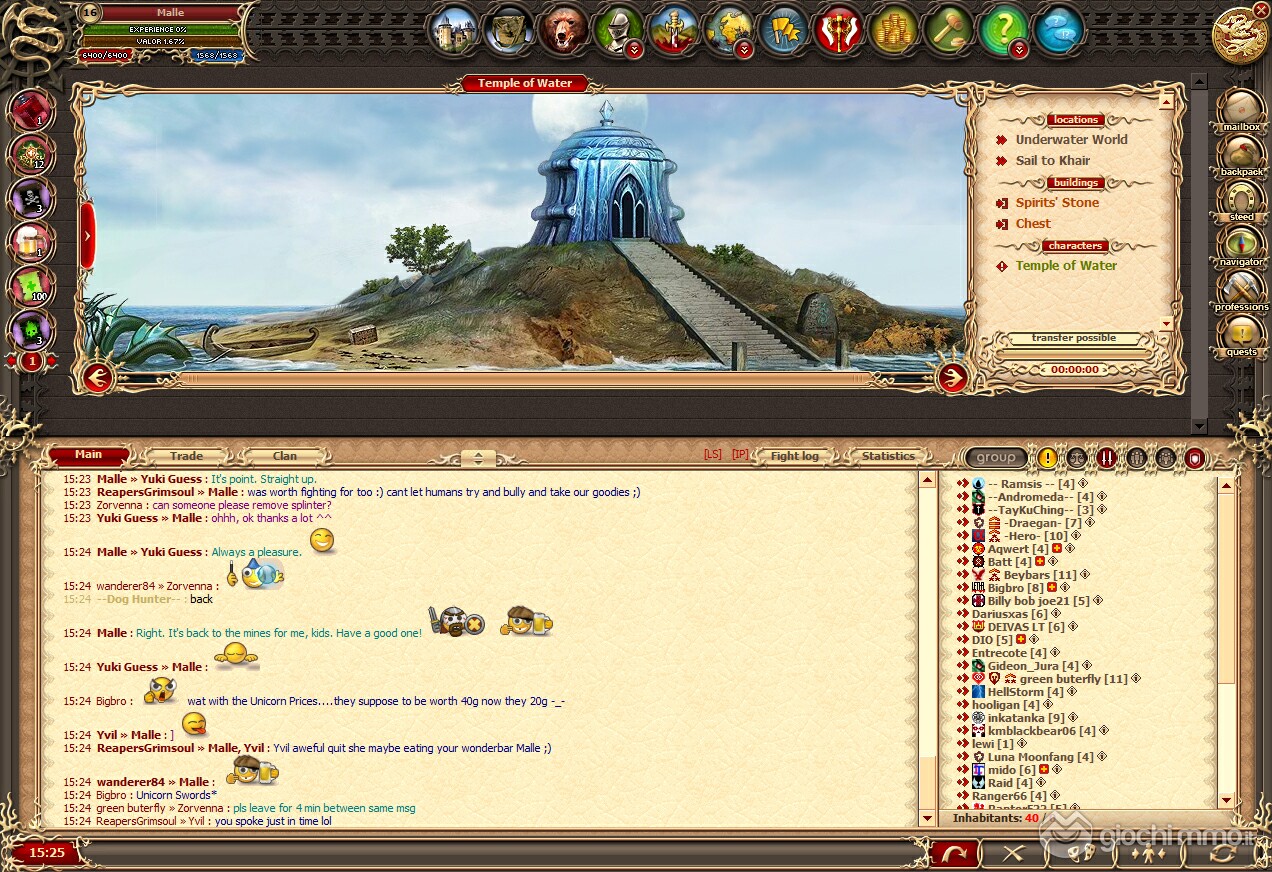Open the Chest building entry
The height and width of the screenshot is (872, 1272).
(x=1033, y=224)
